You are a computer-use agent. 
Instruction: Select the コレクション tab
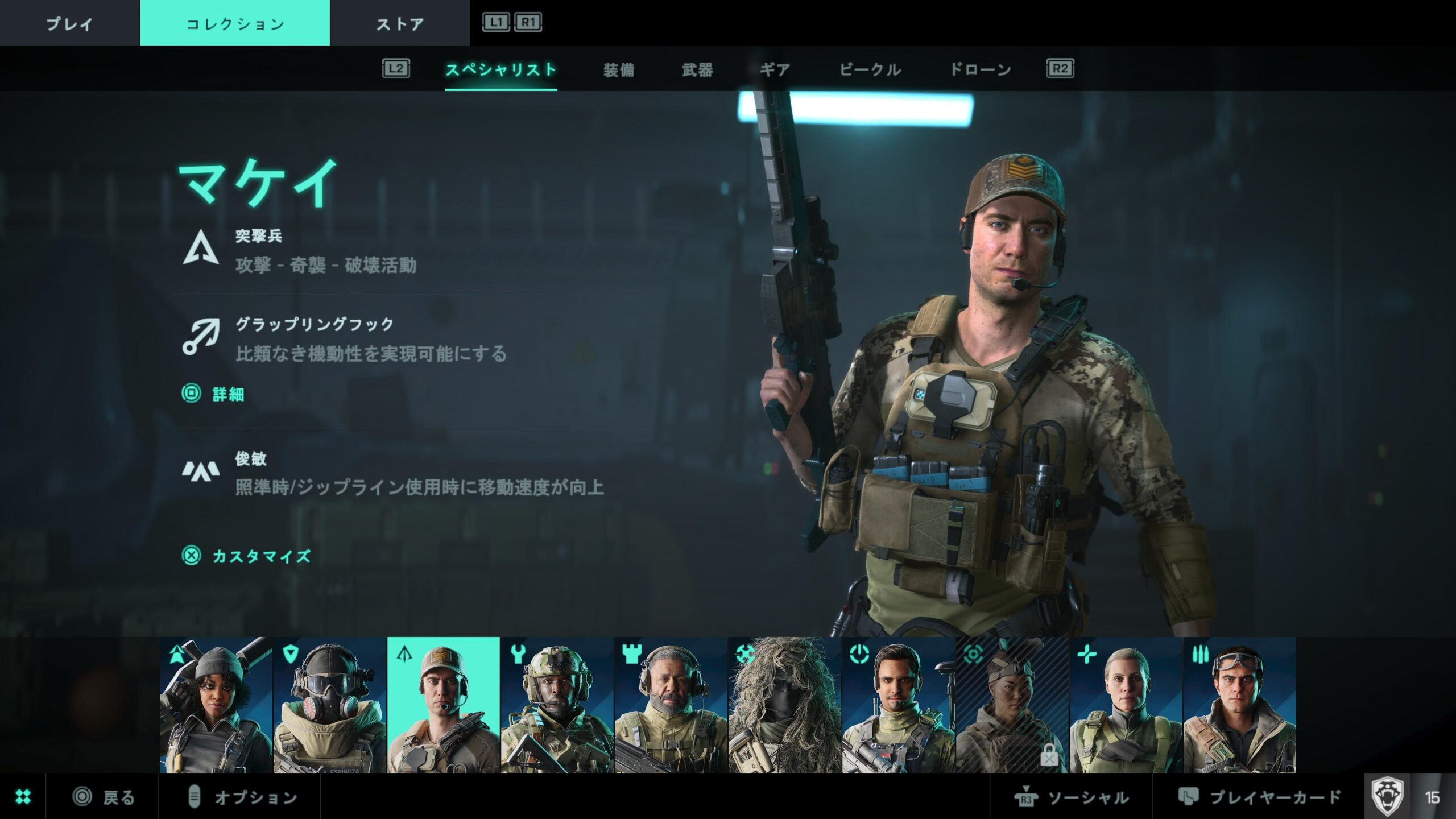(235, 23)
